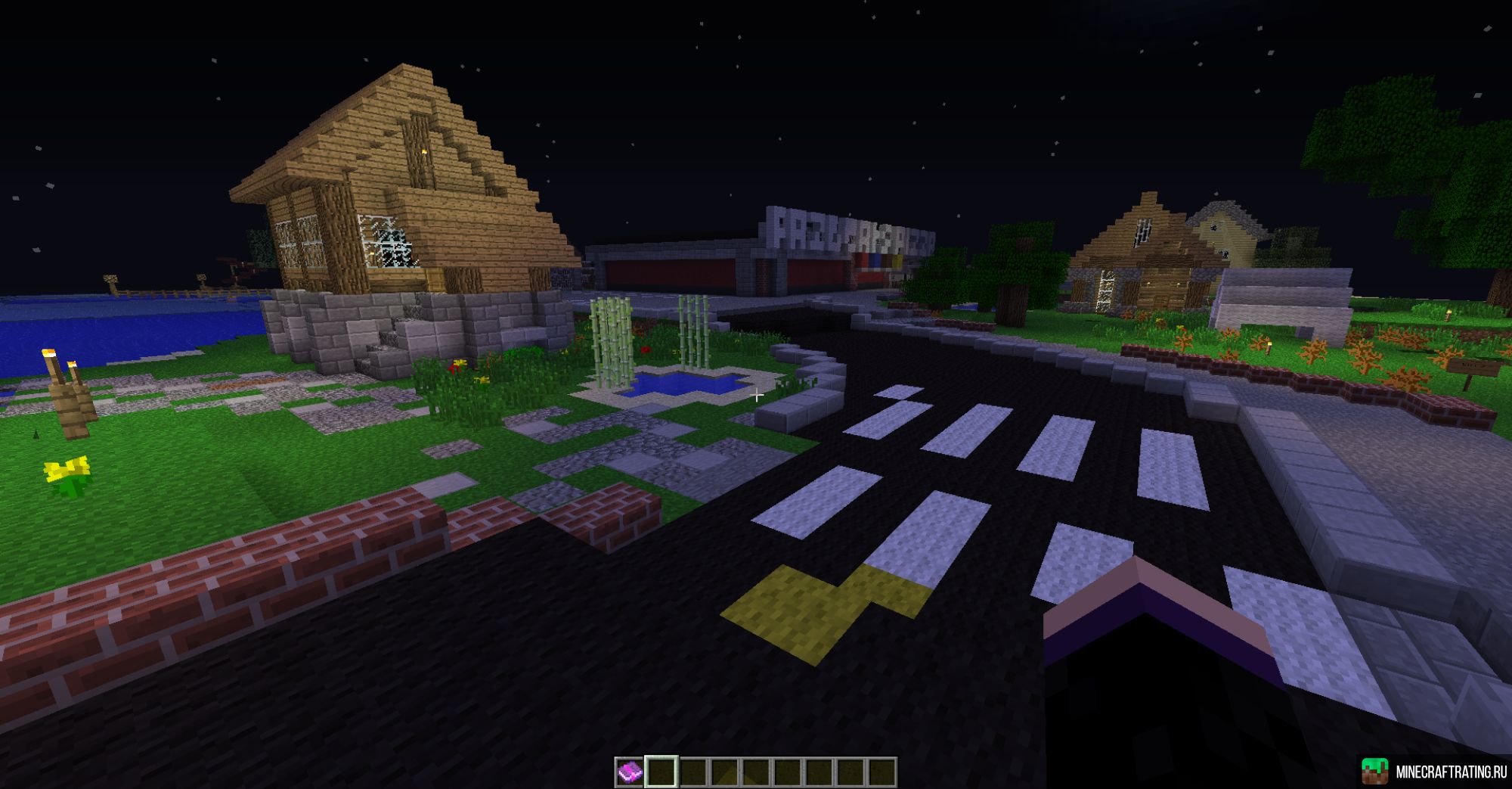Click the middle hotbar slot
1512x789 pixels.
coord(754,772)
